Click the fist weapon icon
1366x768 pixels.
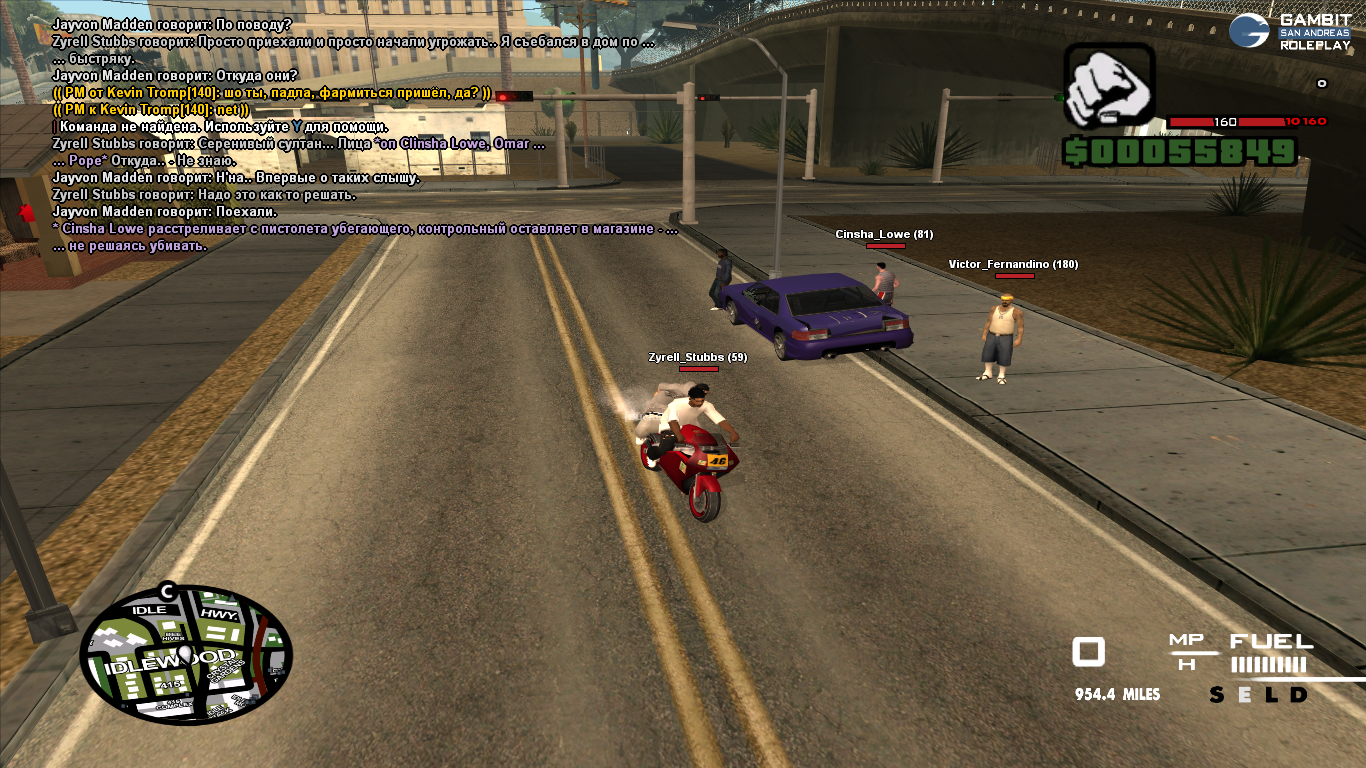point(1108,85)
